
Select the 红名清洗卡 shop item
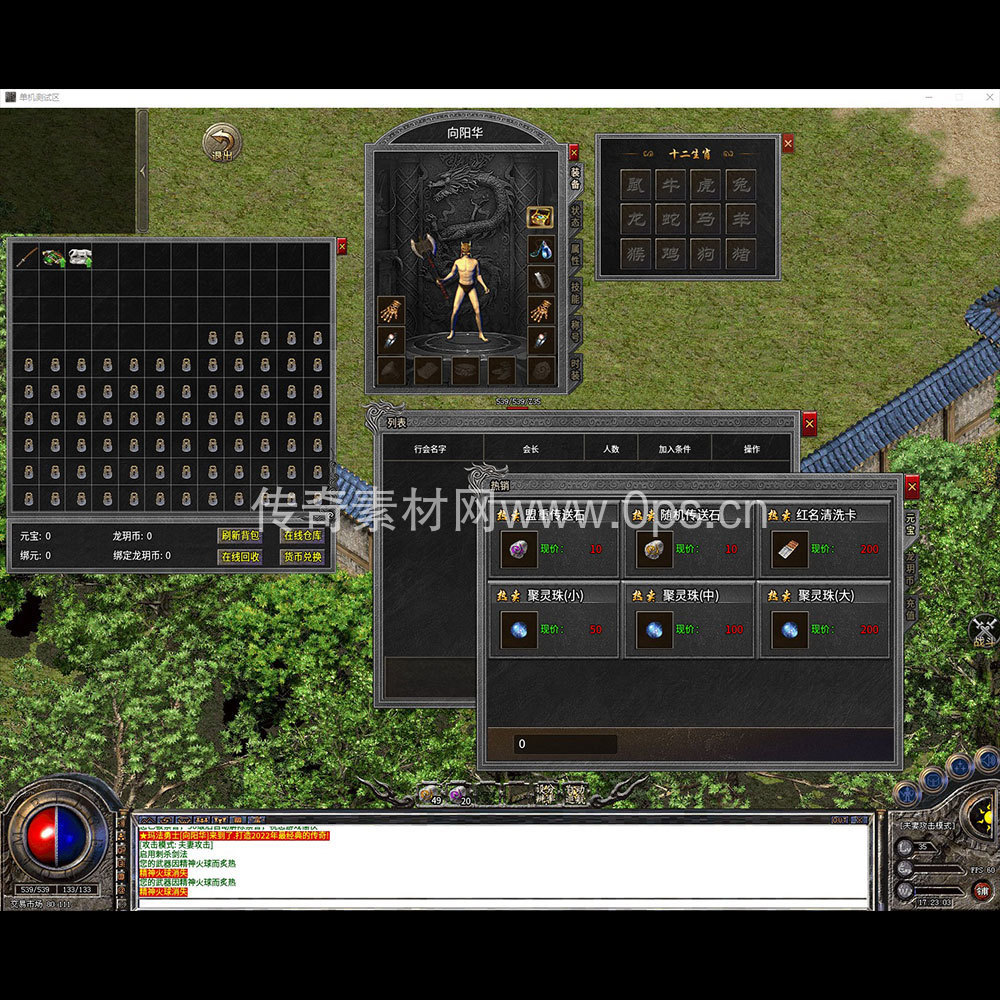pyautogui.click(x=790, y=549)
